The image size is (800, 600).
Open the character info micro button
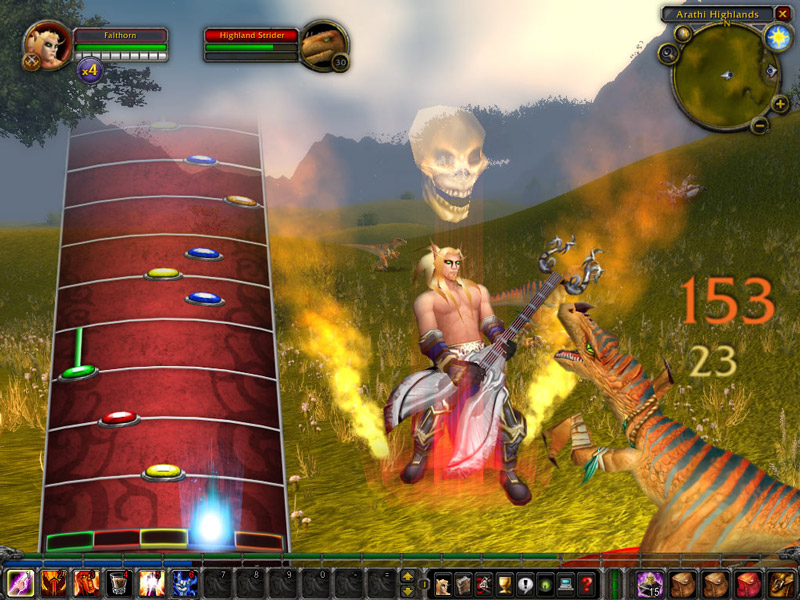pos(441,584)
